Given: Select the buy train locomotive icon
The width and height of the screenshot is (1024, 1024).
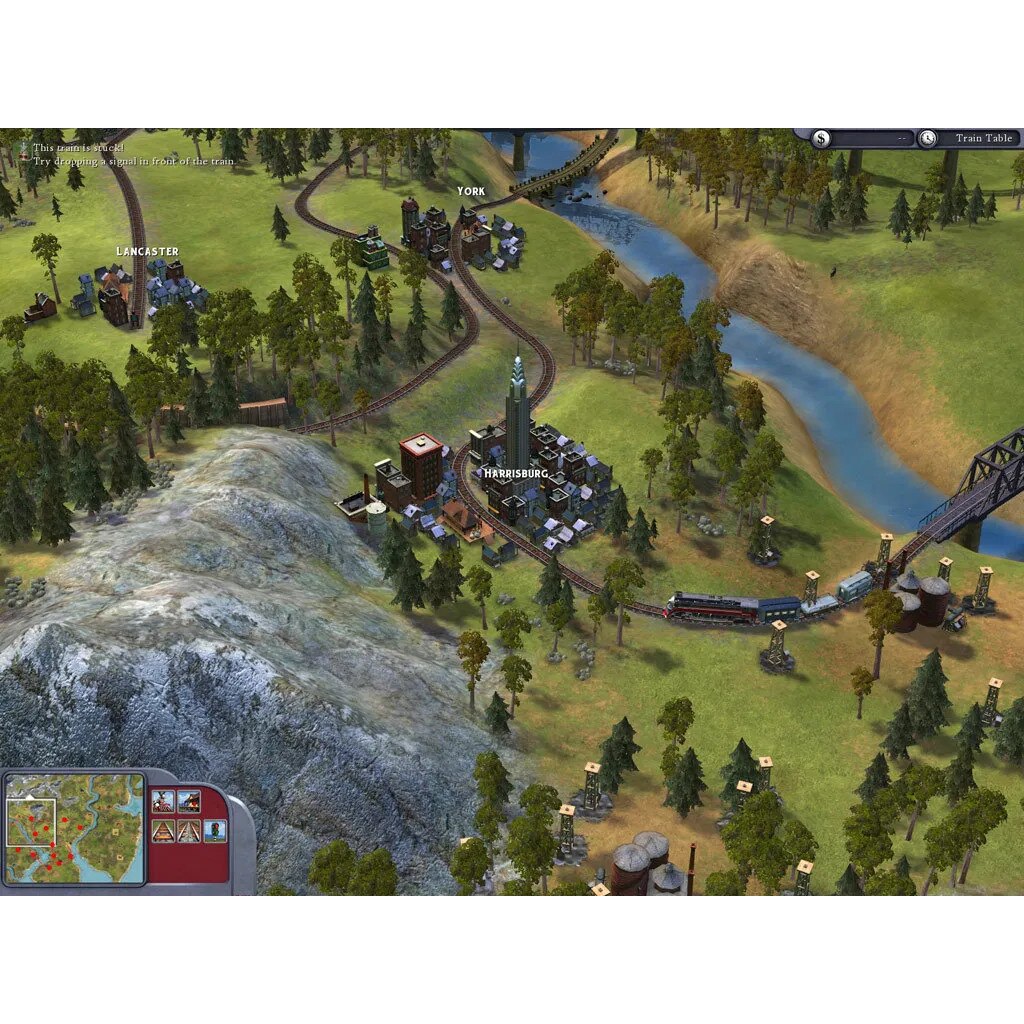Looking at the screenshot, I should click(x=163, y=802).
